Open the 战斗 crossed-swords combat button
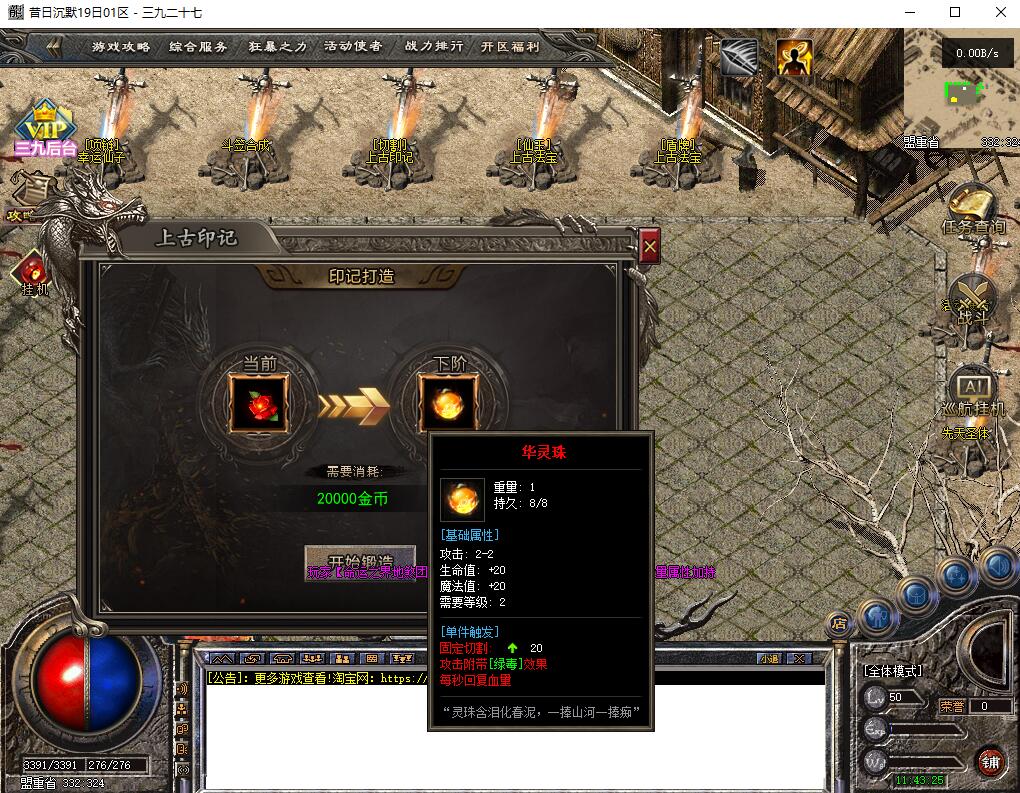Image resolution: width=1020 pixels, height=793 pixels. [971, 298]
